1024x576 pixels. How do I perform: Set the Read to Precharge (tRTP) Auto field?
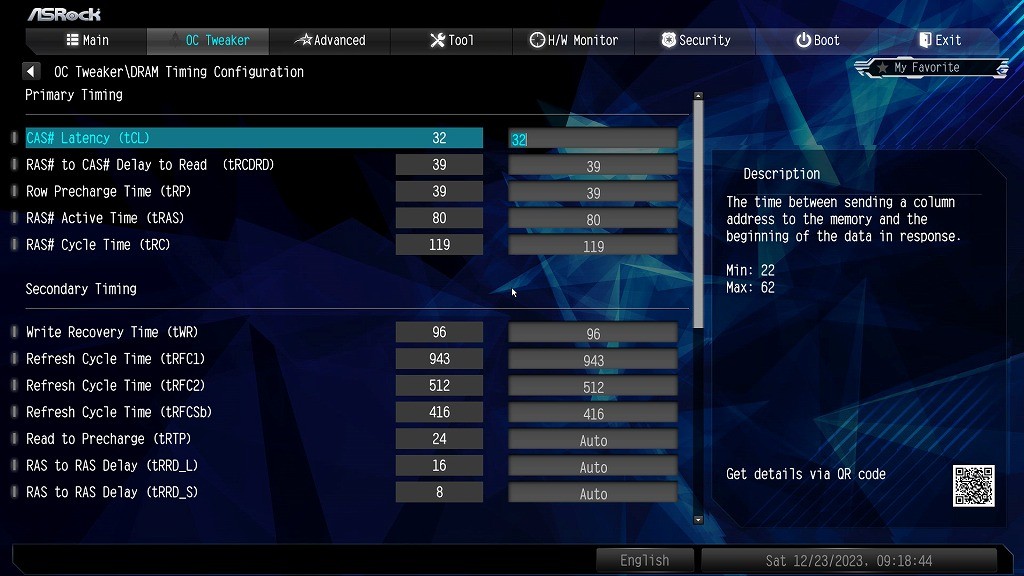coord(593,440)
